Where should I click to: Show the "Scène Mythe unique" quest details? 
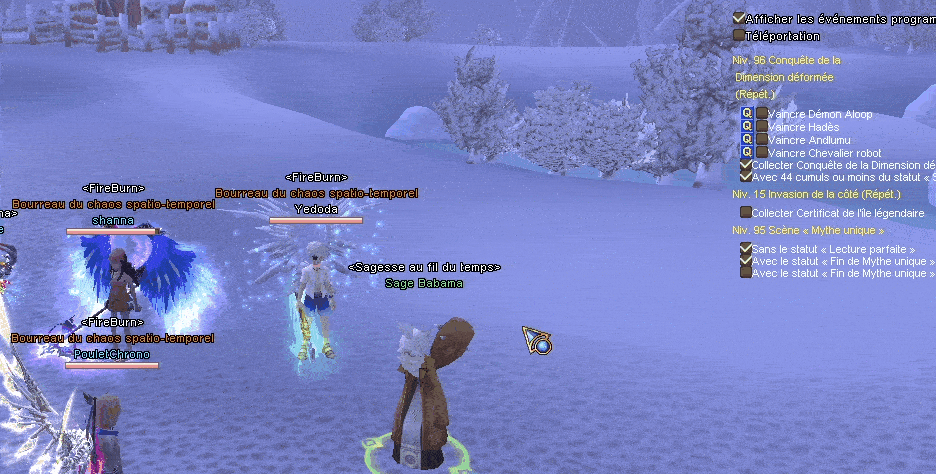tap(808, 230)
